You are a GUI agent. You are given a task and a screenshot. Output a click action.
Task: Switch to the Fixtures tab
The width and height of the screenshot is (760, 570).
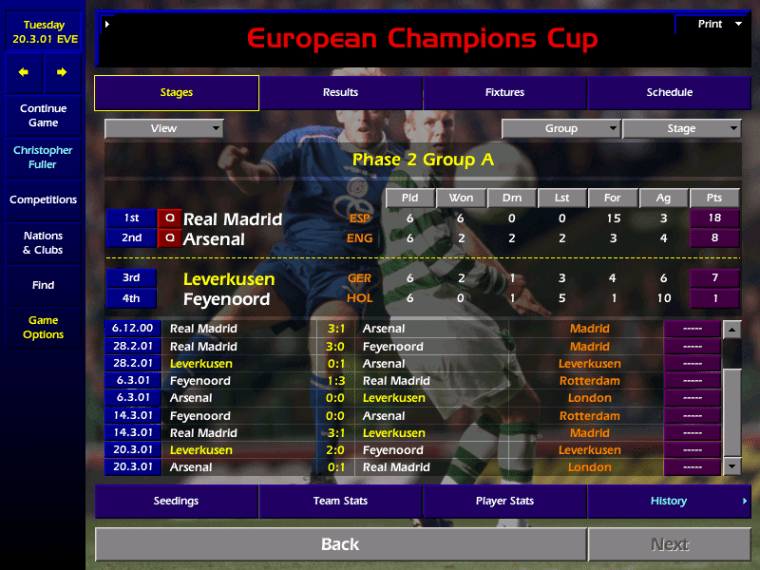505,93
